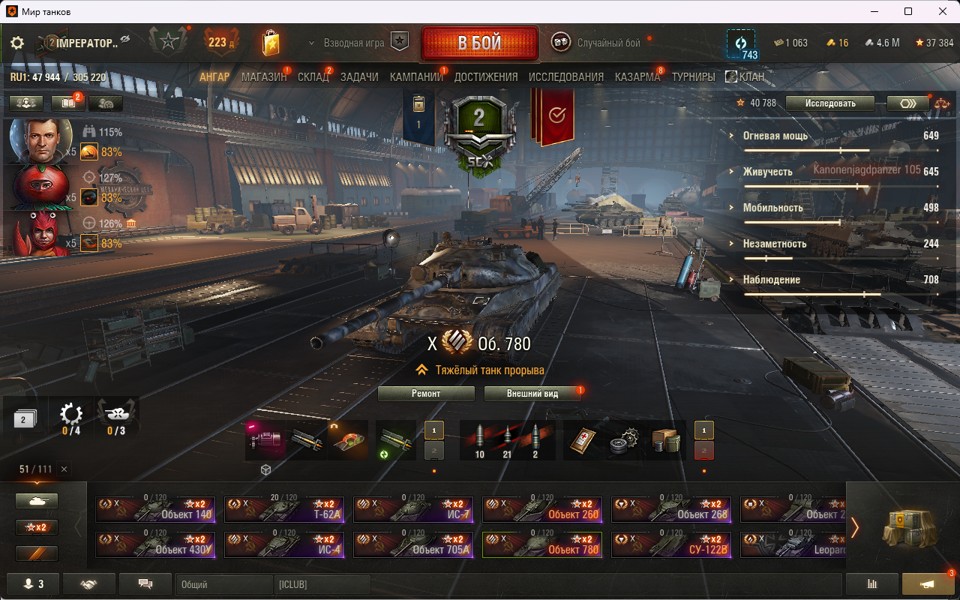The height and width of the screenshot is (600, 960).
Task: Go to the ЗАДАЧИ tab
Action: point(359,77)
